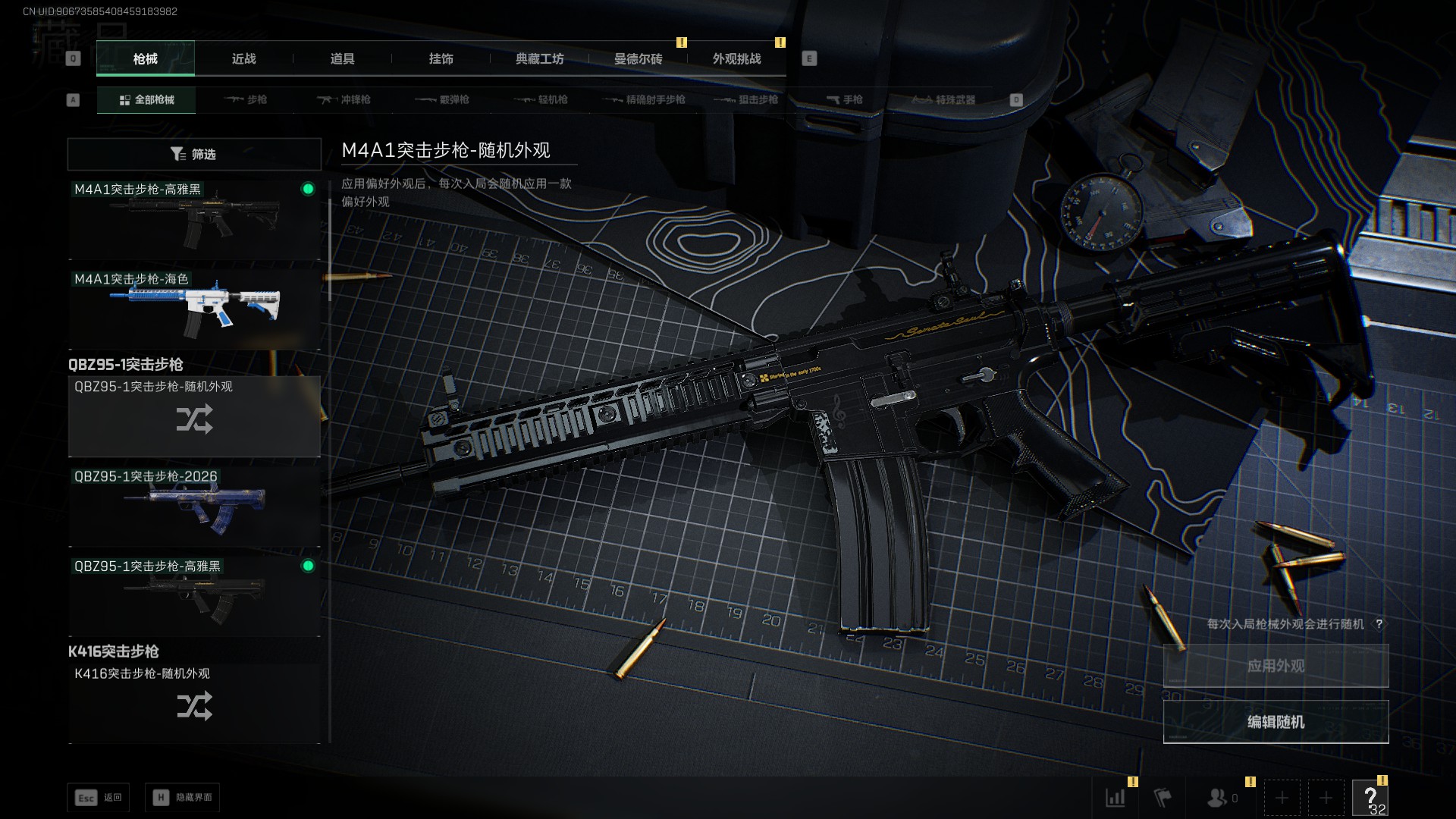Filter the list to 手枪 pistols
Screen dimensions: 1456x819
click(844, 100)
